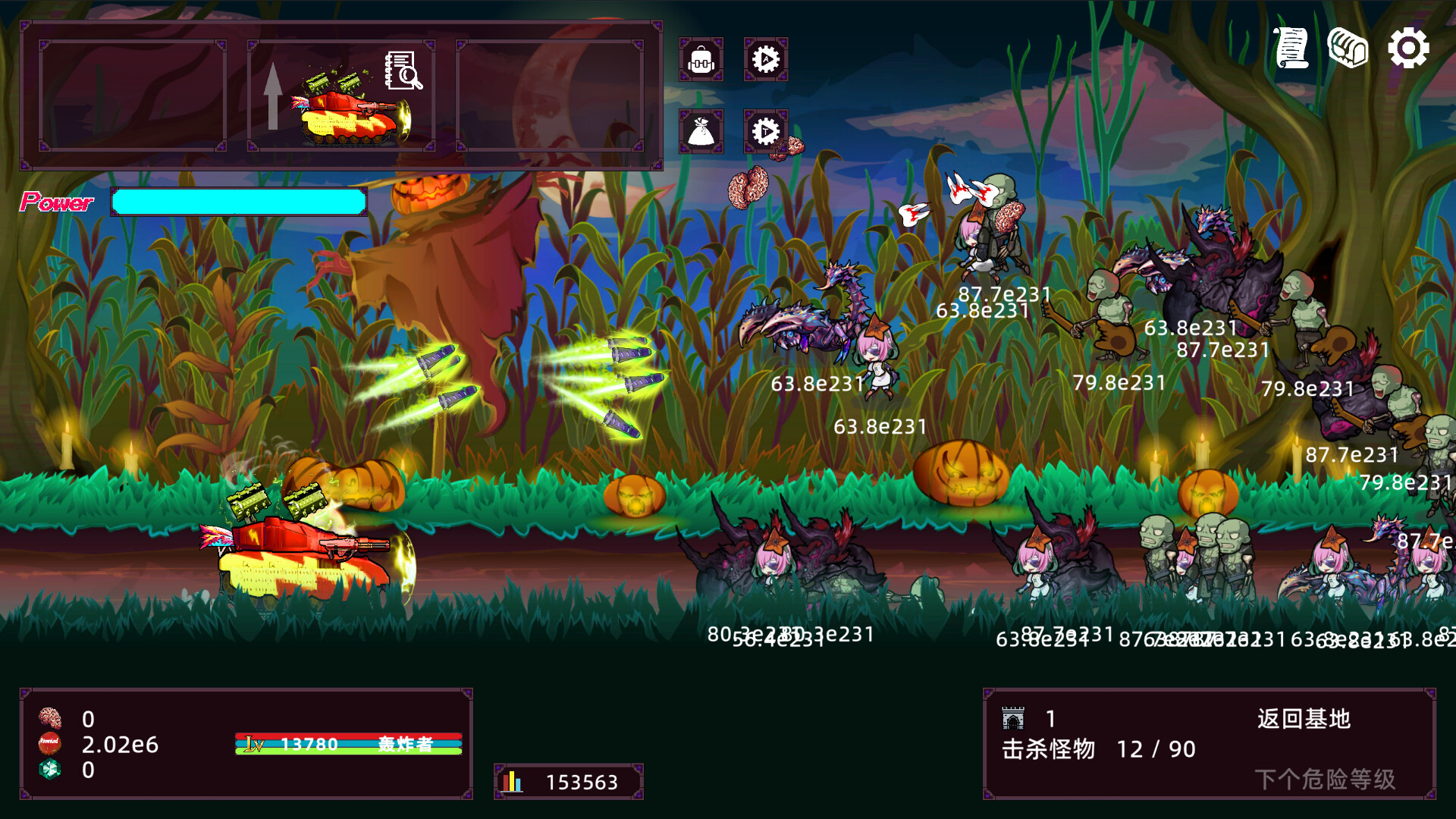1456x819 pixels.
Task: Toggle the gear icon marked T
Action: click(x=765, y=131)
